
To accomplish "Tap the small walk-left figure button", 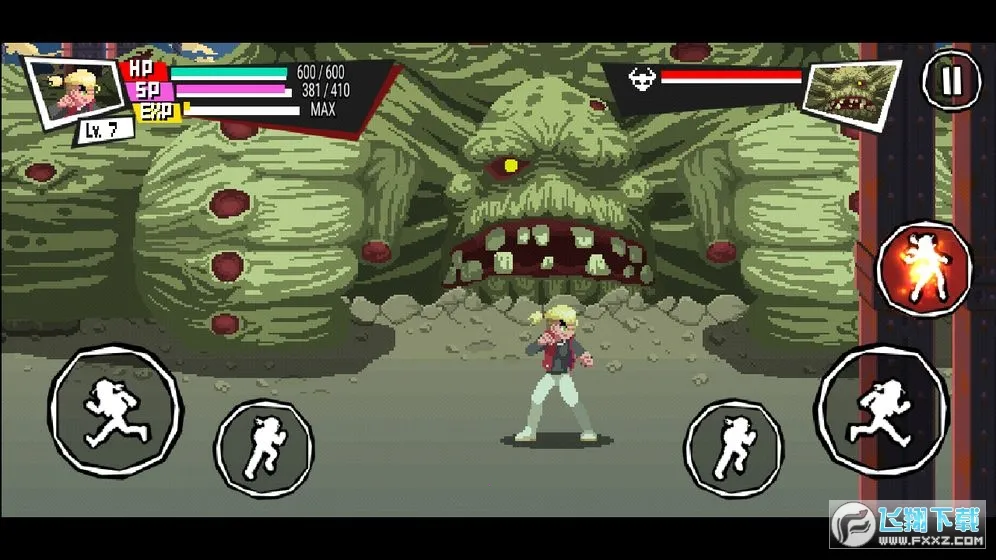I will tap(265, 446).
